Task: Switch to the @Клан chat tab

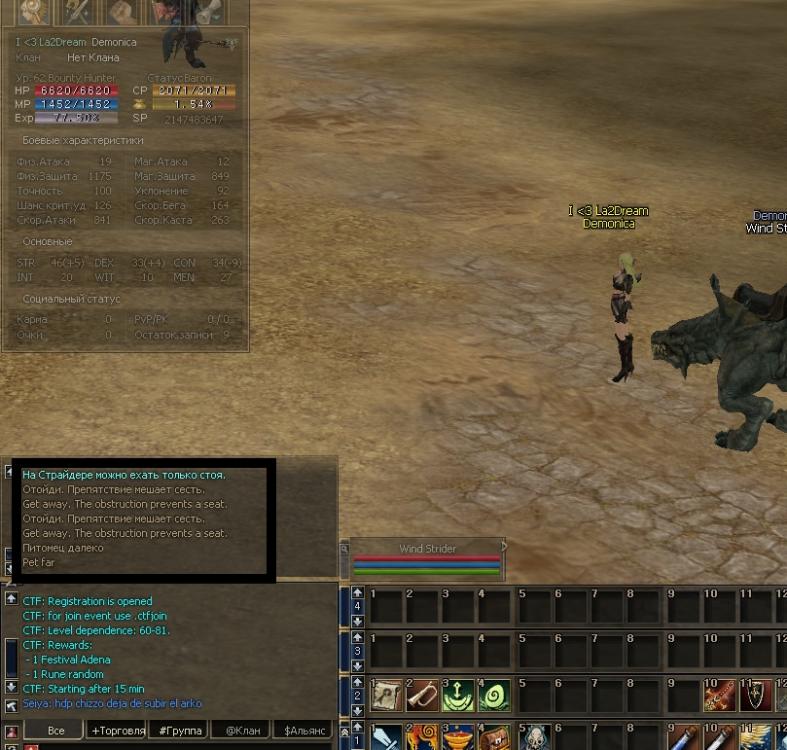Action: (243, 731)
